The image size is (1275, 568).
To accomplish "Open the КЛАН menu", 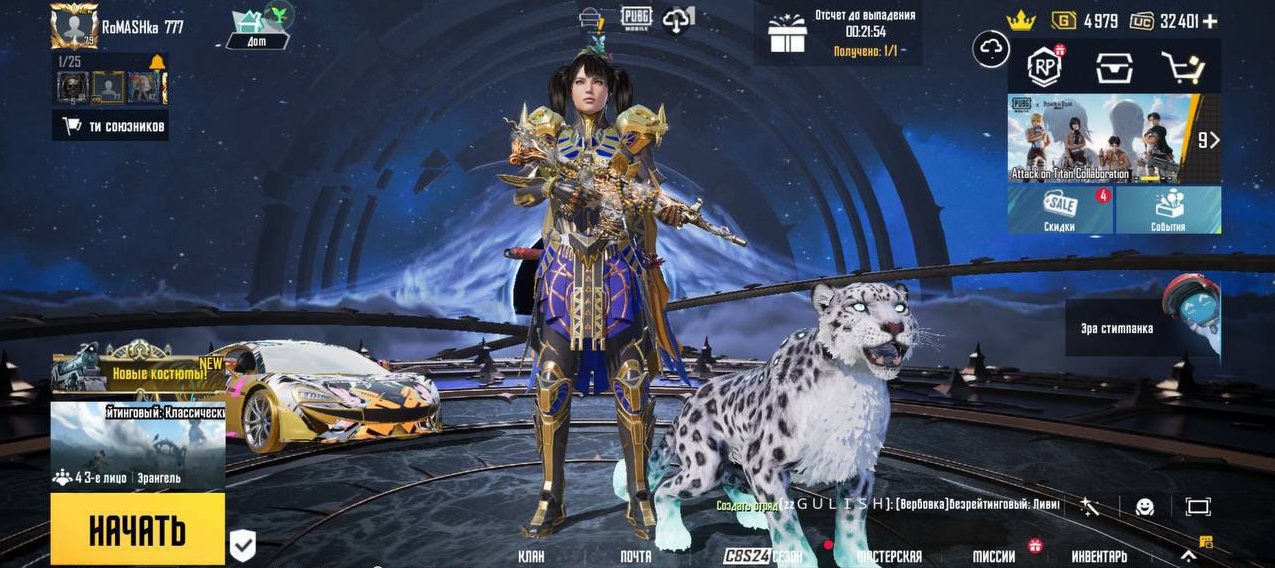I will pos(531,556).
